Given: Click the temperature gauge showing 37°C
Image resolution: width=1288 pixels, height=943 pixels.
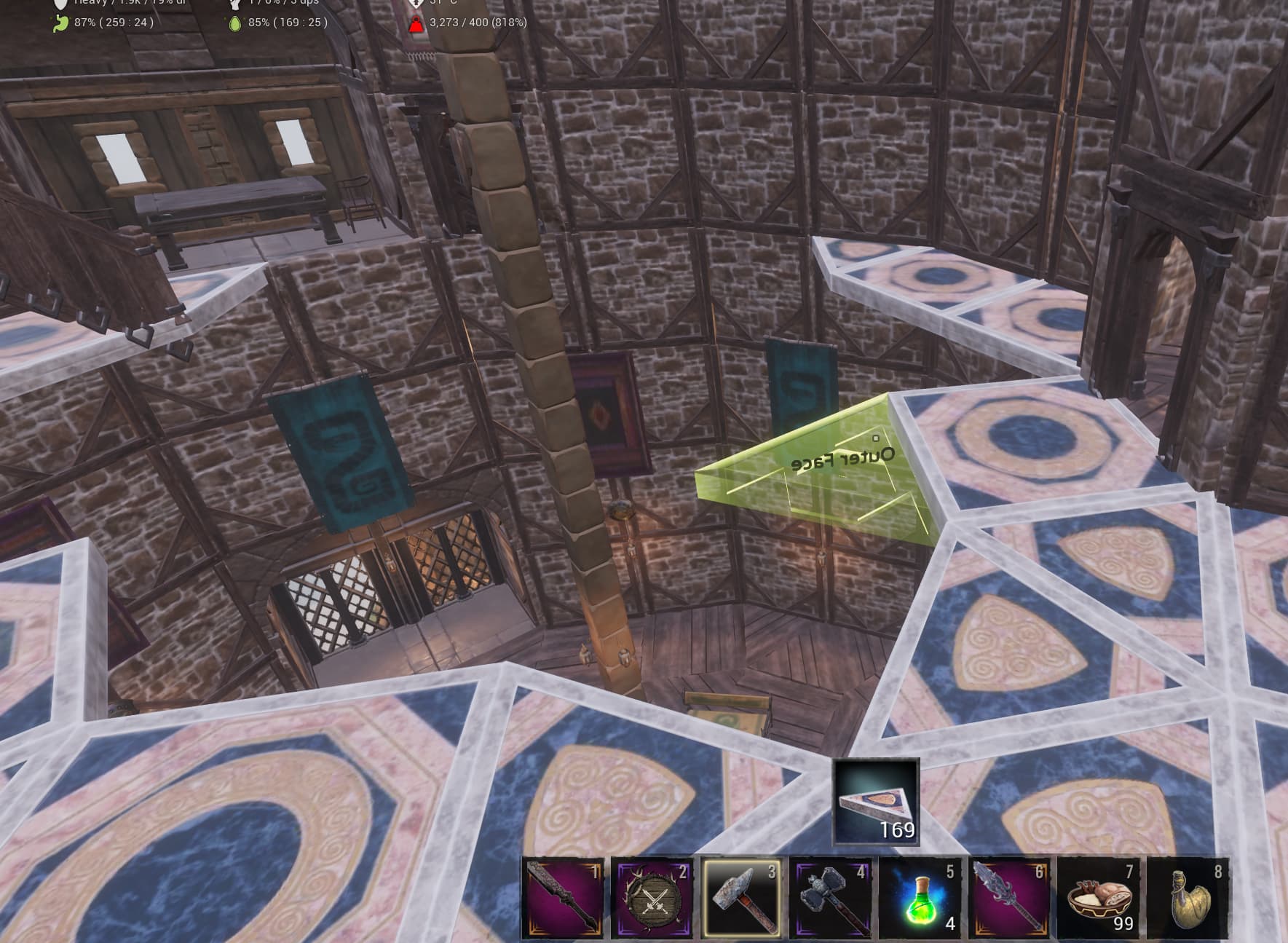Looking at the screenshot, I should pyautogui.click(x=416, y=4).
